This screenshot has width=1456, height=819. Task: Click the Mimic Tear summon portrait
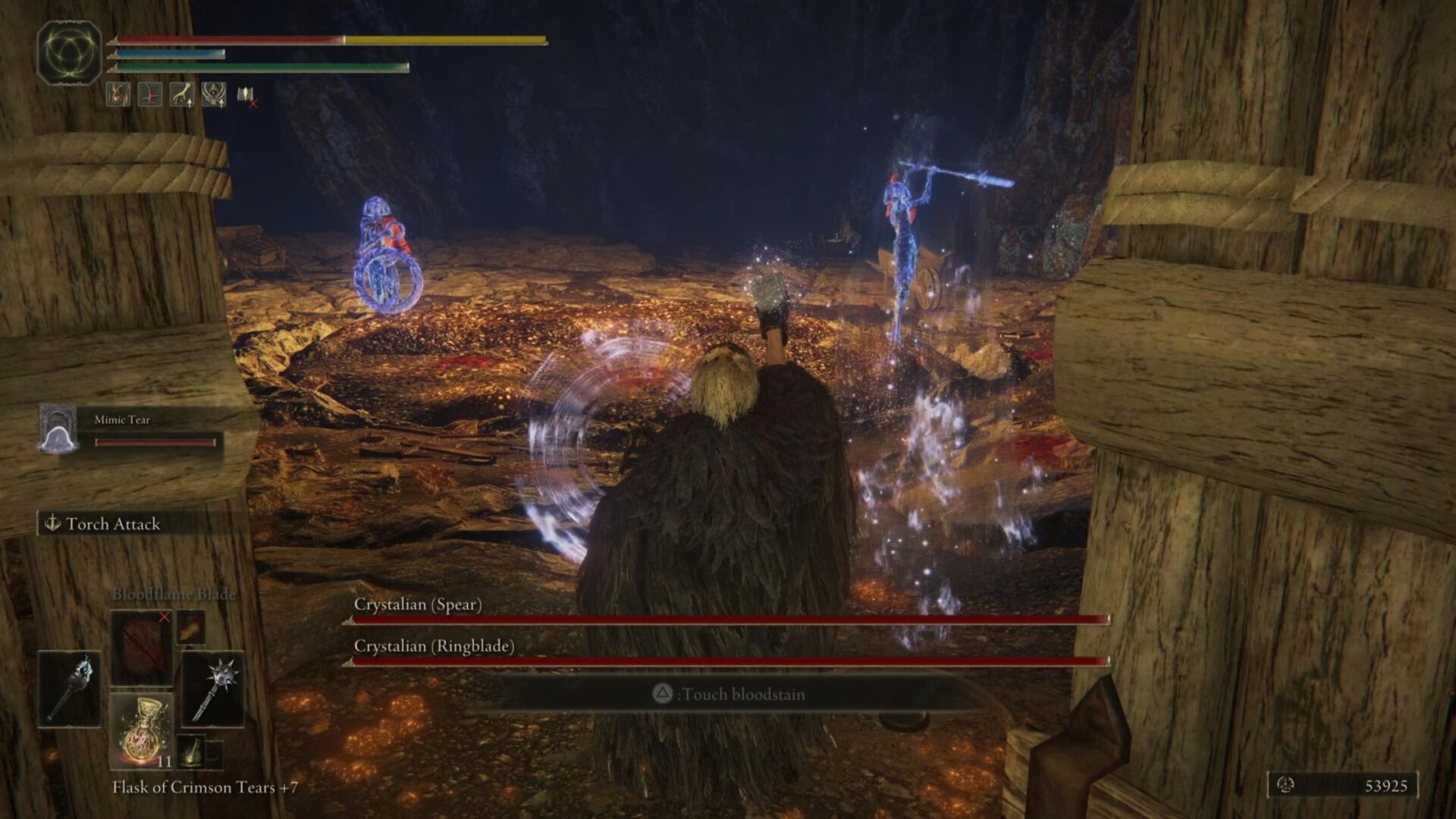point(58,429)
